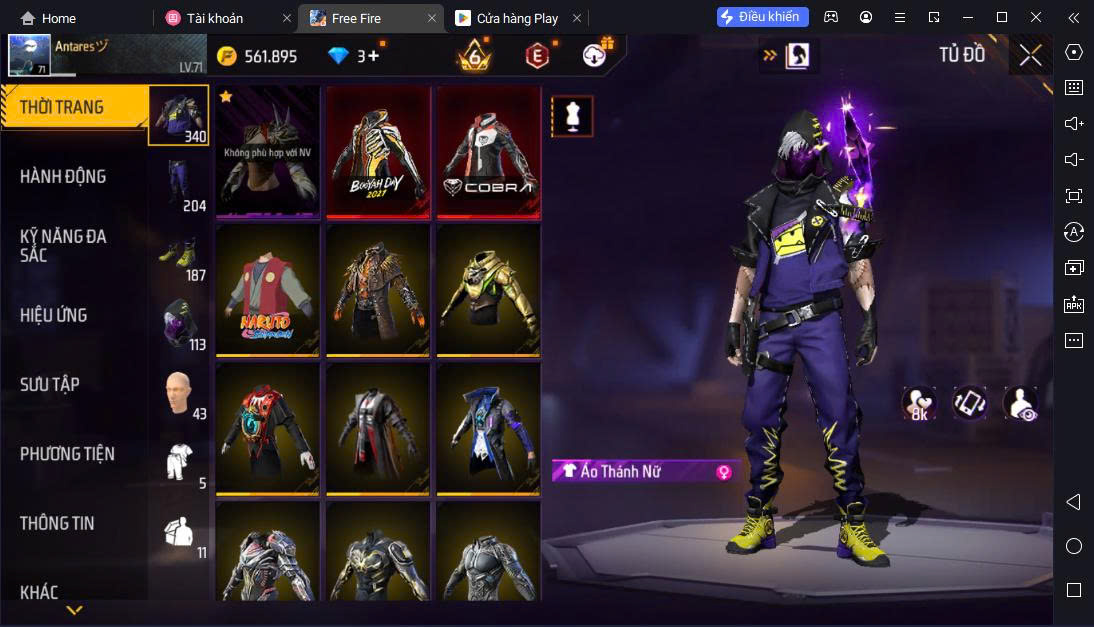Choose the Naruto Shippuden outfit top
Image resolution: width=1094 pixels, height=627 pixels.
click(267, 289)
